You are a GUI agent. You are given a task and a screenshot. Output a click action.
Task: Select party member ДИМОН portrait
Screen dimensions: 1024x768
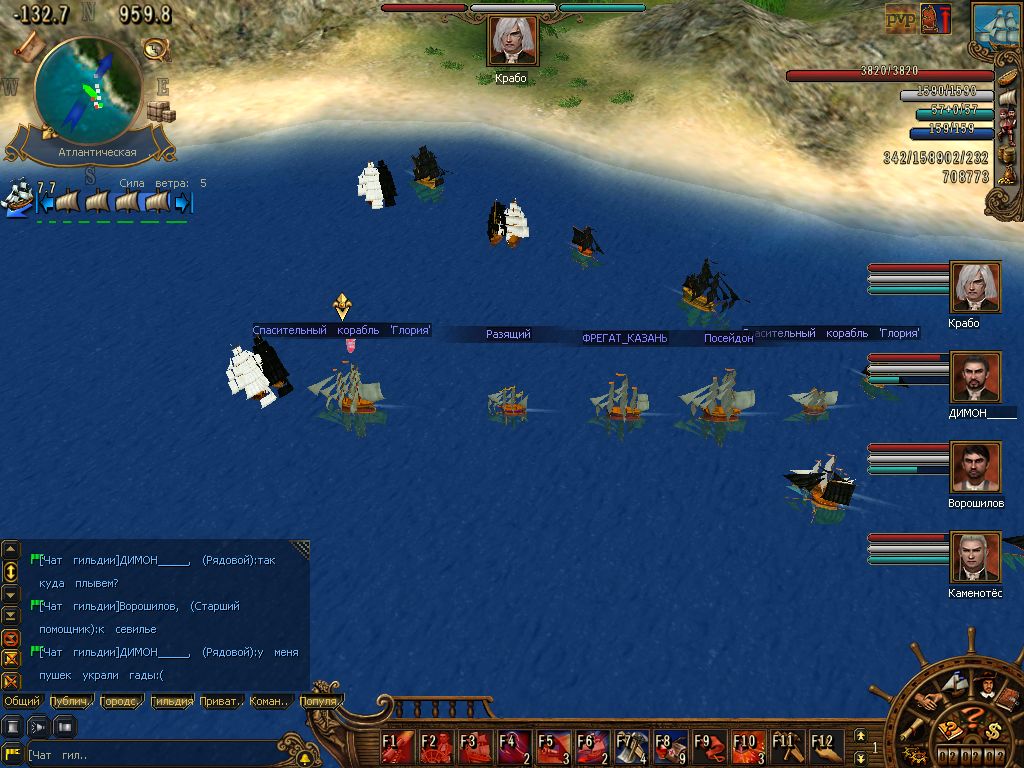click(x=975, y=378)
